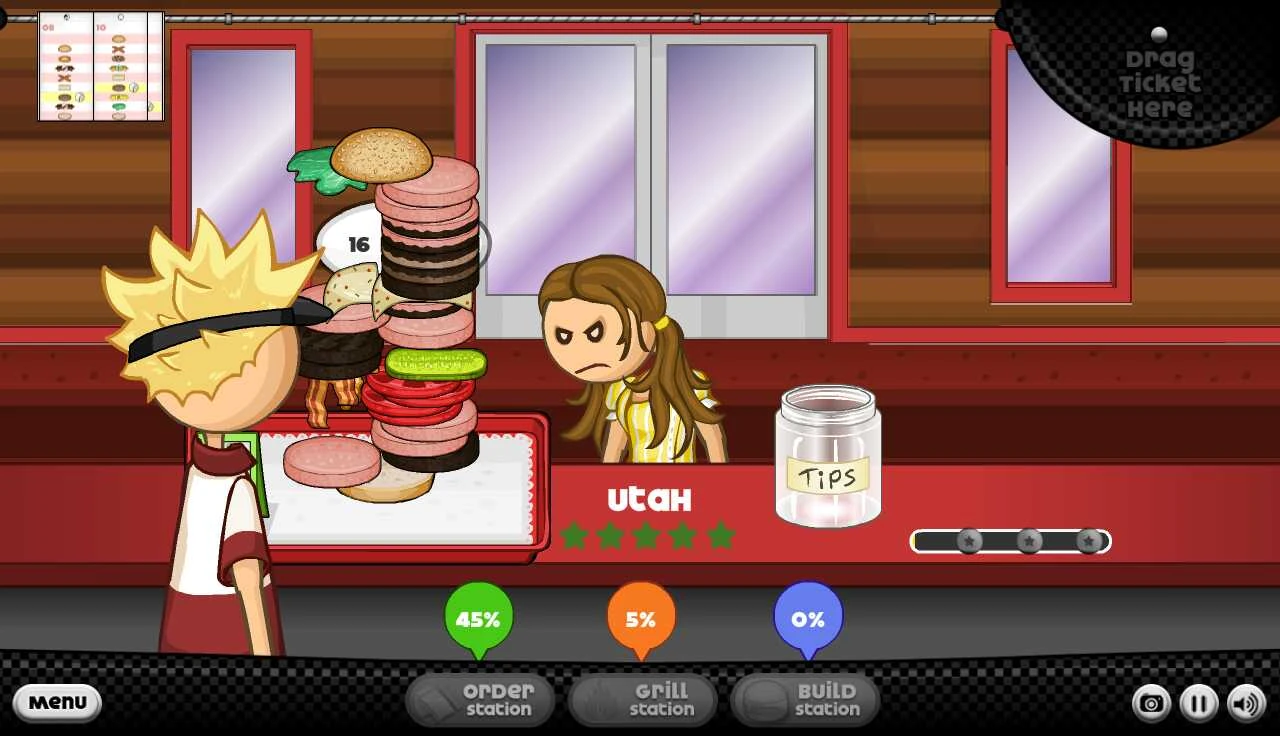Pause the game with the pause icon
Viewport: 1280px width, 736px height.
pos(1197,703)
